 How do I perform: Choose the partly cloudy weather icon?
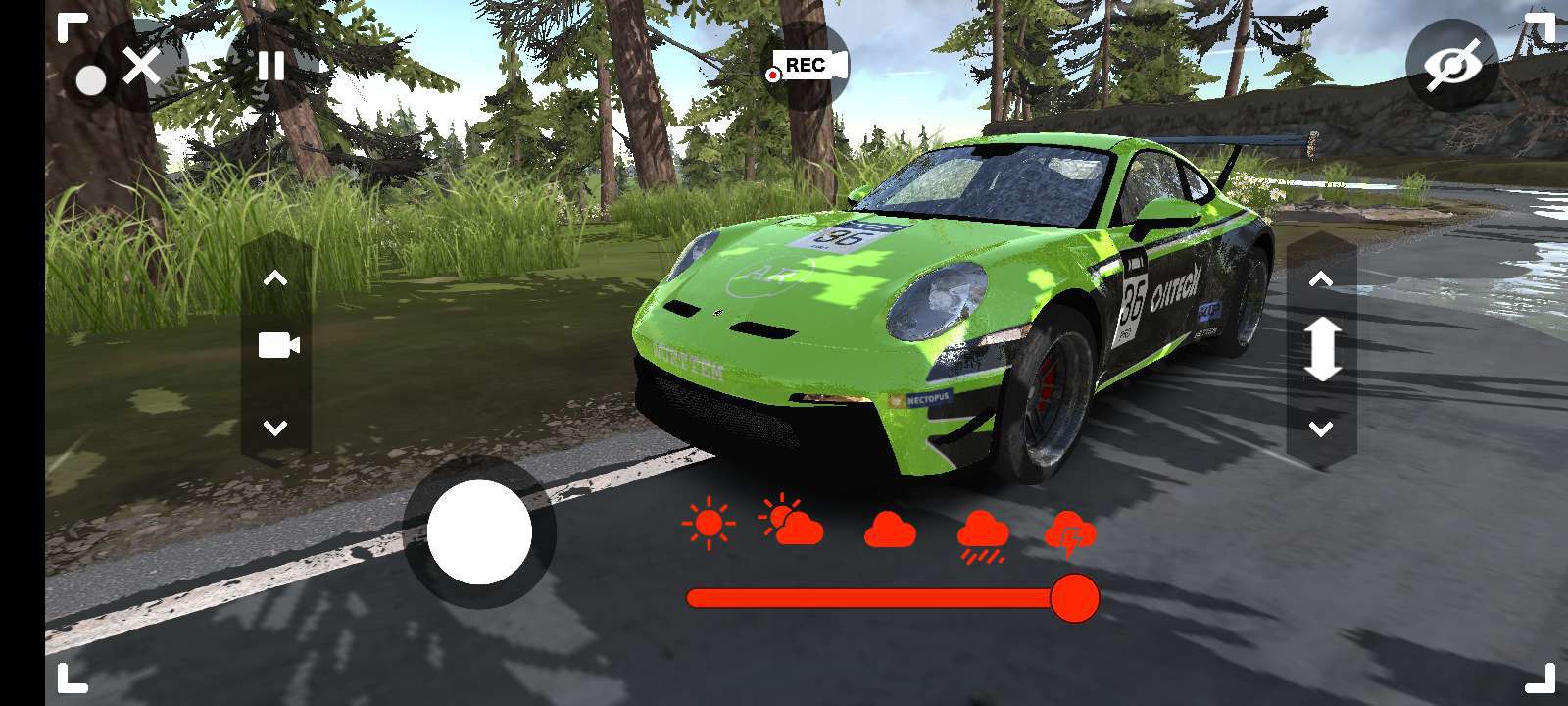pyautogui.click(x=791, y=522)
